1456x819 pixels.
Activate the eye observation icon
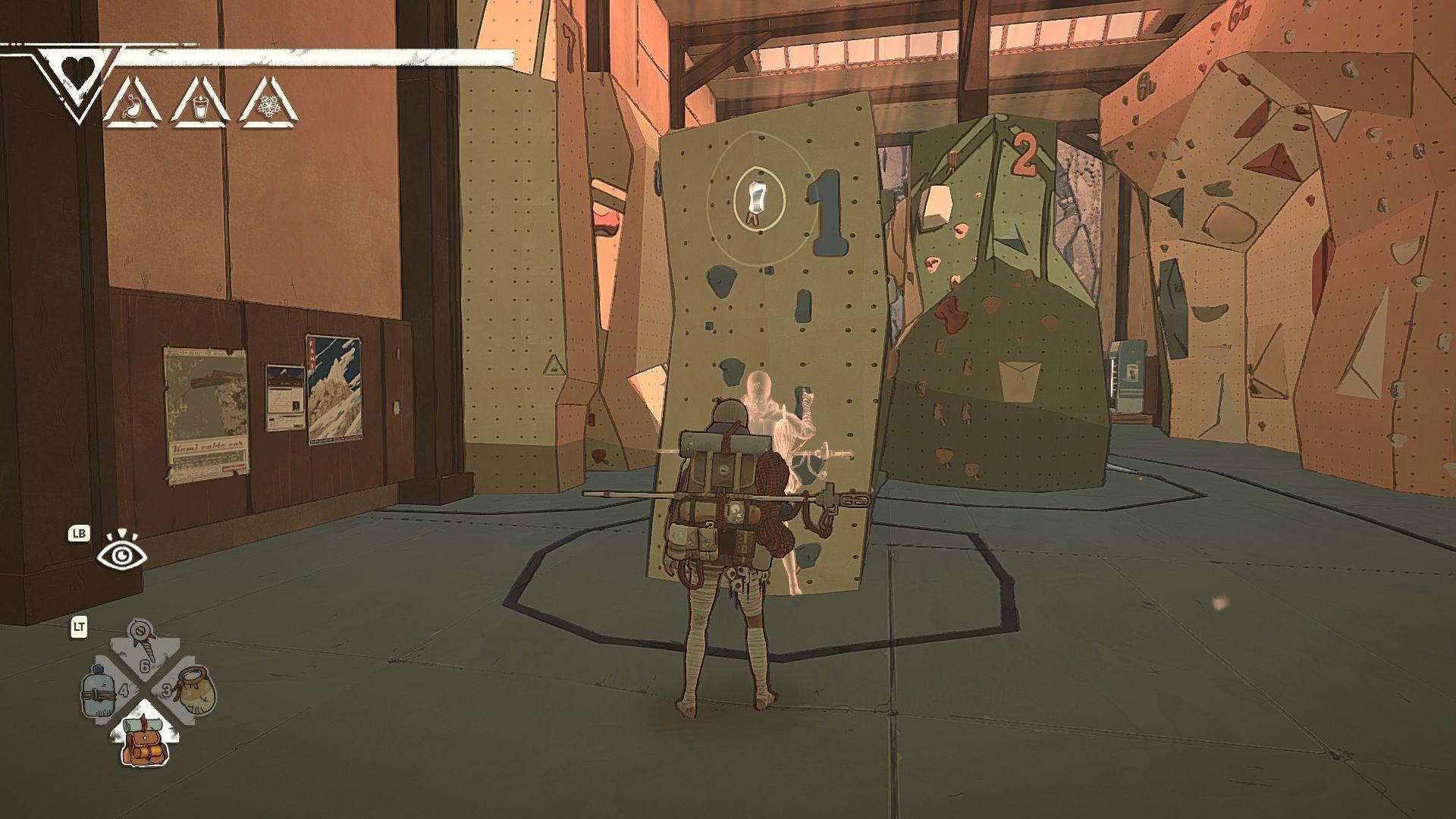(122, 555)
